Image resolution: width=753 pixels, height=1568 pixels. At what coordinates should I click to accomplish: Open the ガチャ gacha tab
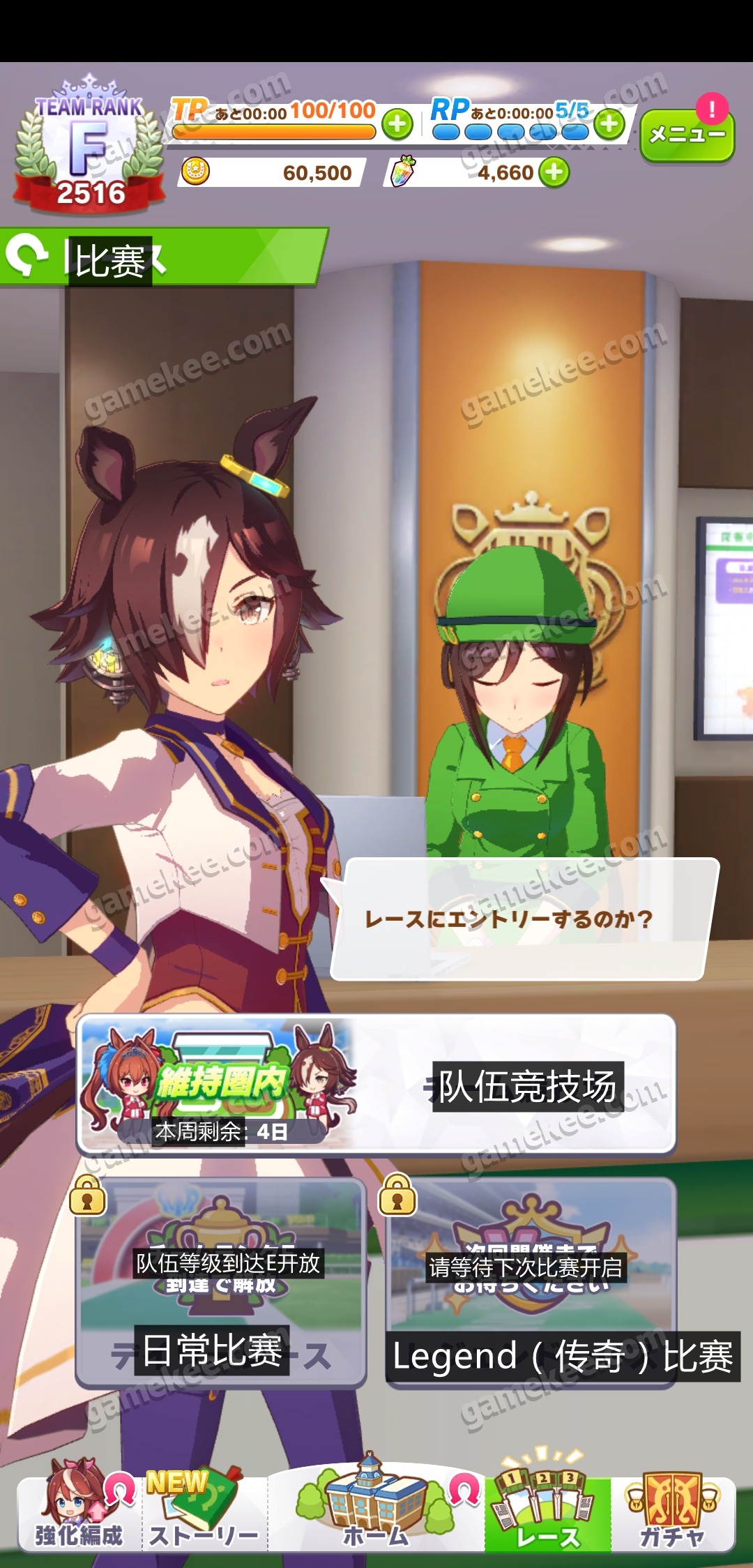click(672, 1512)
